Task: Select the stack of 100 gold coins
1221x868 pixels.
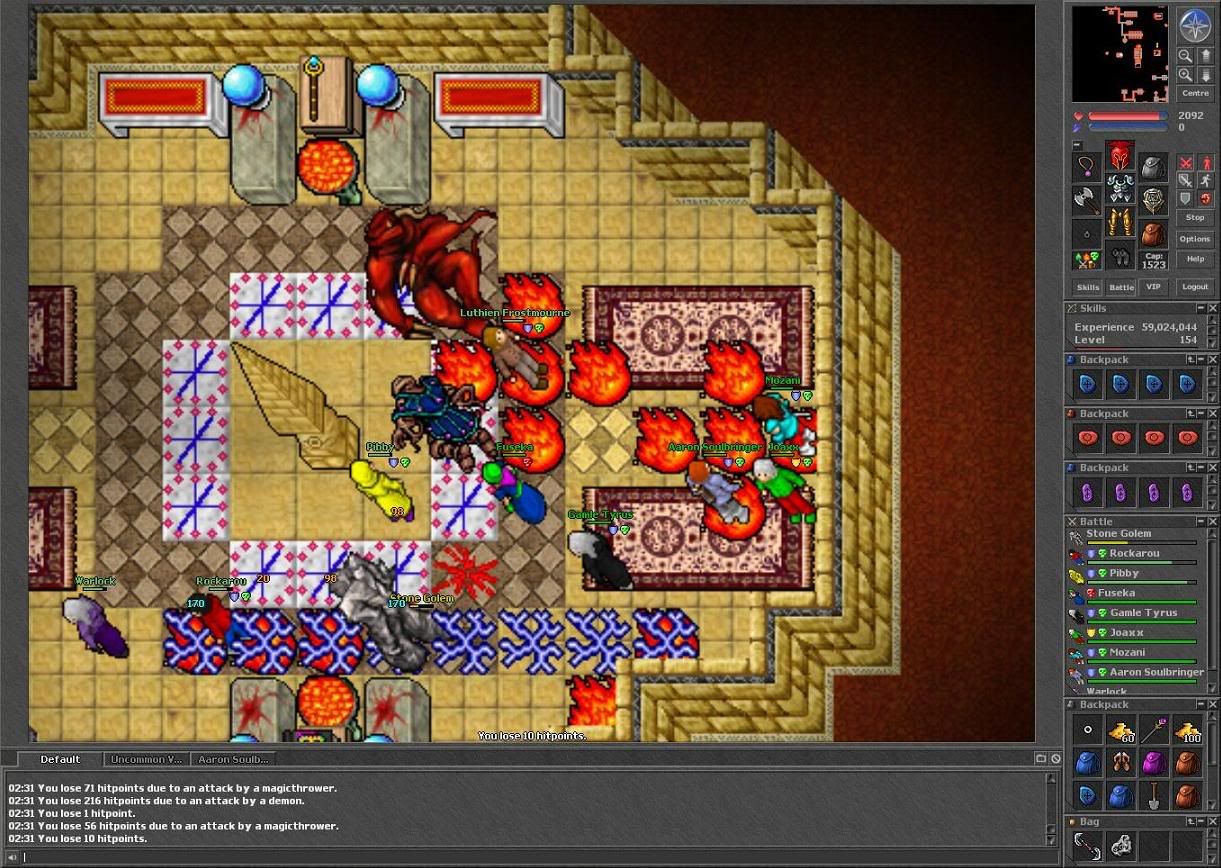Action: coord(1187,730)
